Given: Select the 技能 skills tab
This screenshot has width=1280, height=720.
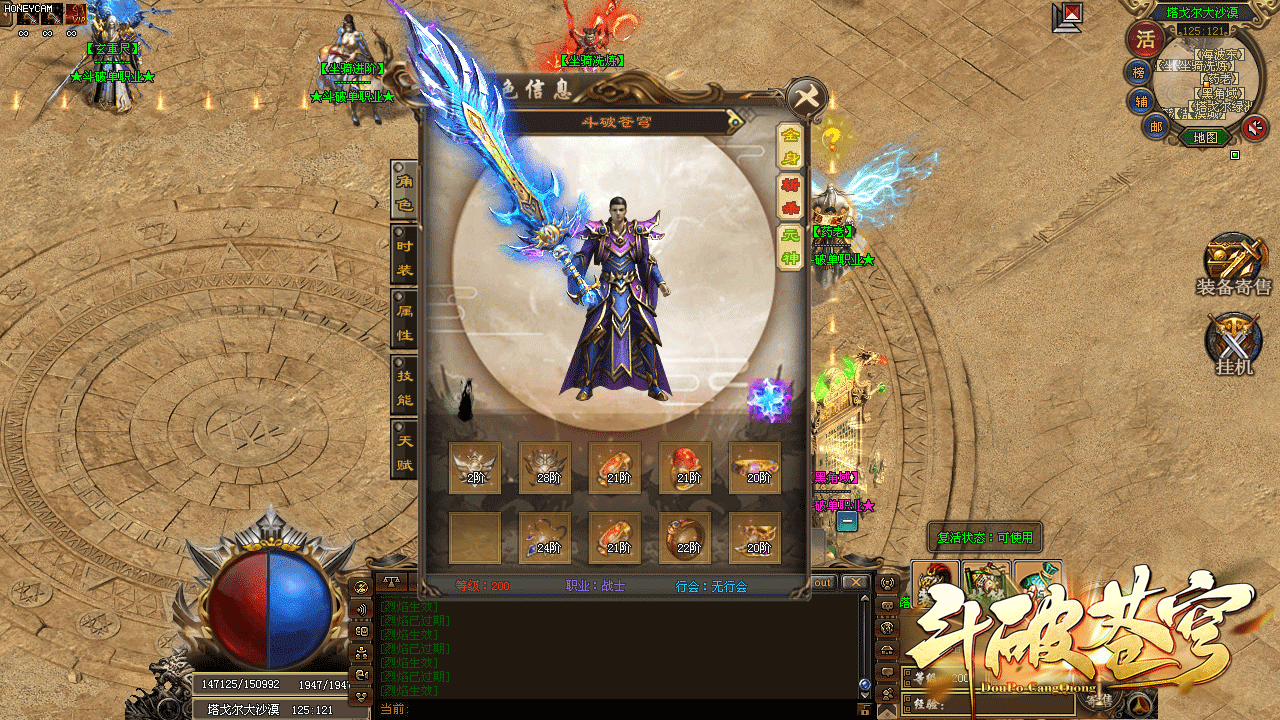Looking at the screenshot, I should click(x=404, y=387).
